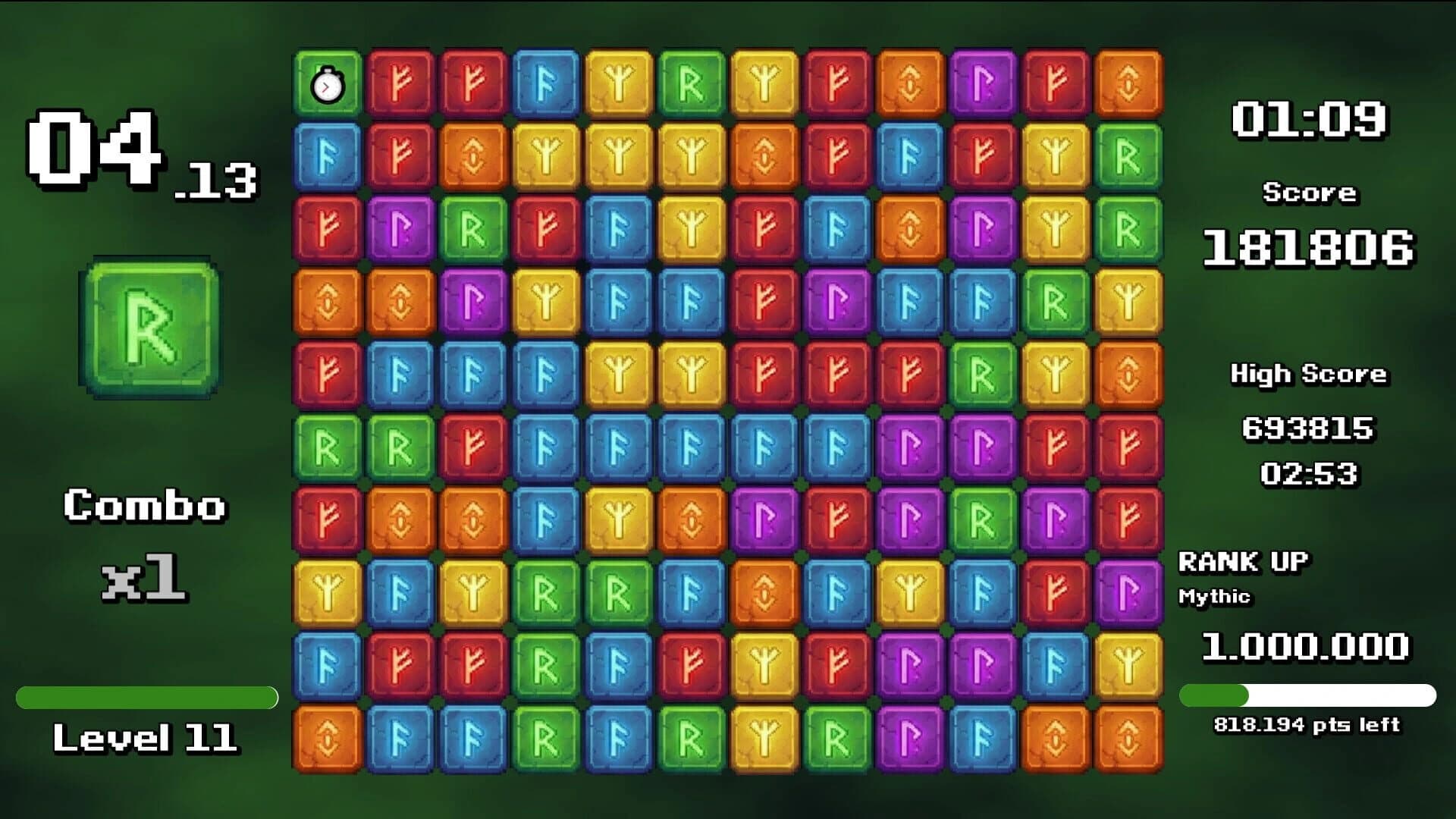Select a yellow Y rune tile

coord(620,85)
